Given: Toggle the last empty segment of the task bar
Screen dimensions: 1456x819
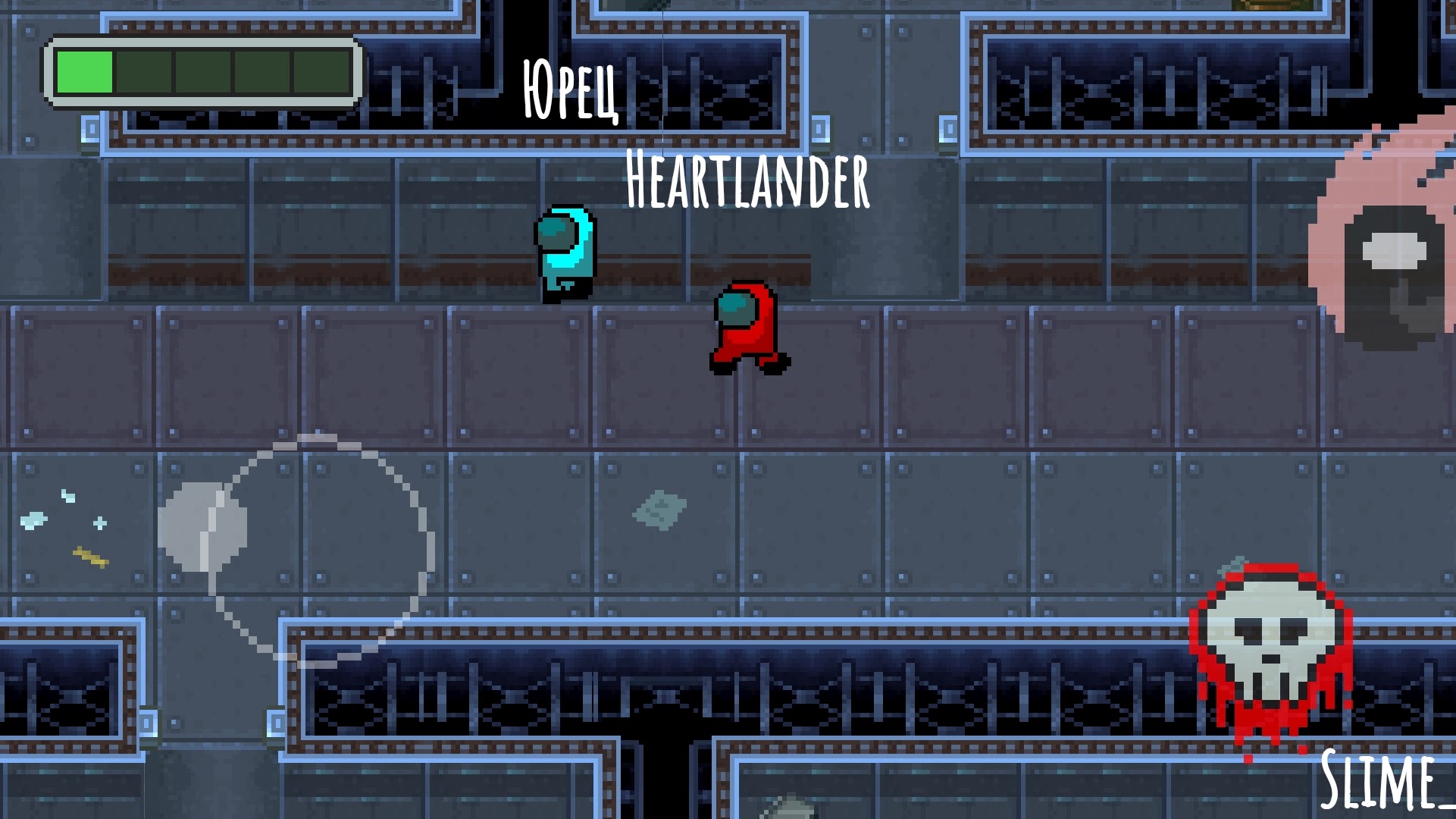Looking at the screenshot, I should click(x=322, y=74).
